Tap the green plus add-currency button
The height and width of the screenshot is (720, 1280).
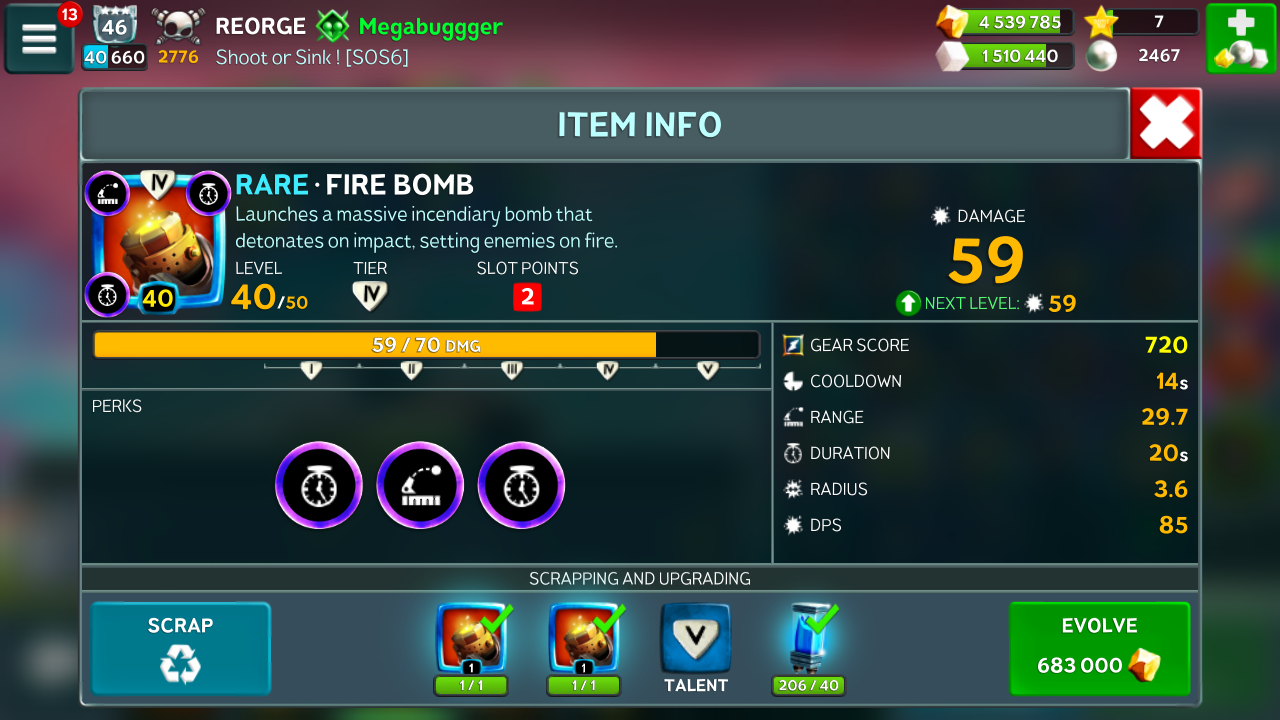coord(1240,39)
